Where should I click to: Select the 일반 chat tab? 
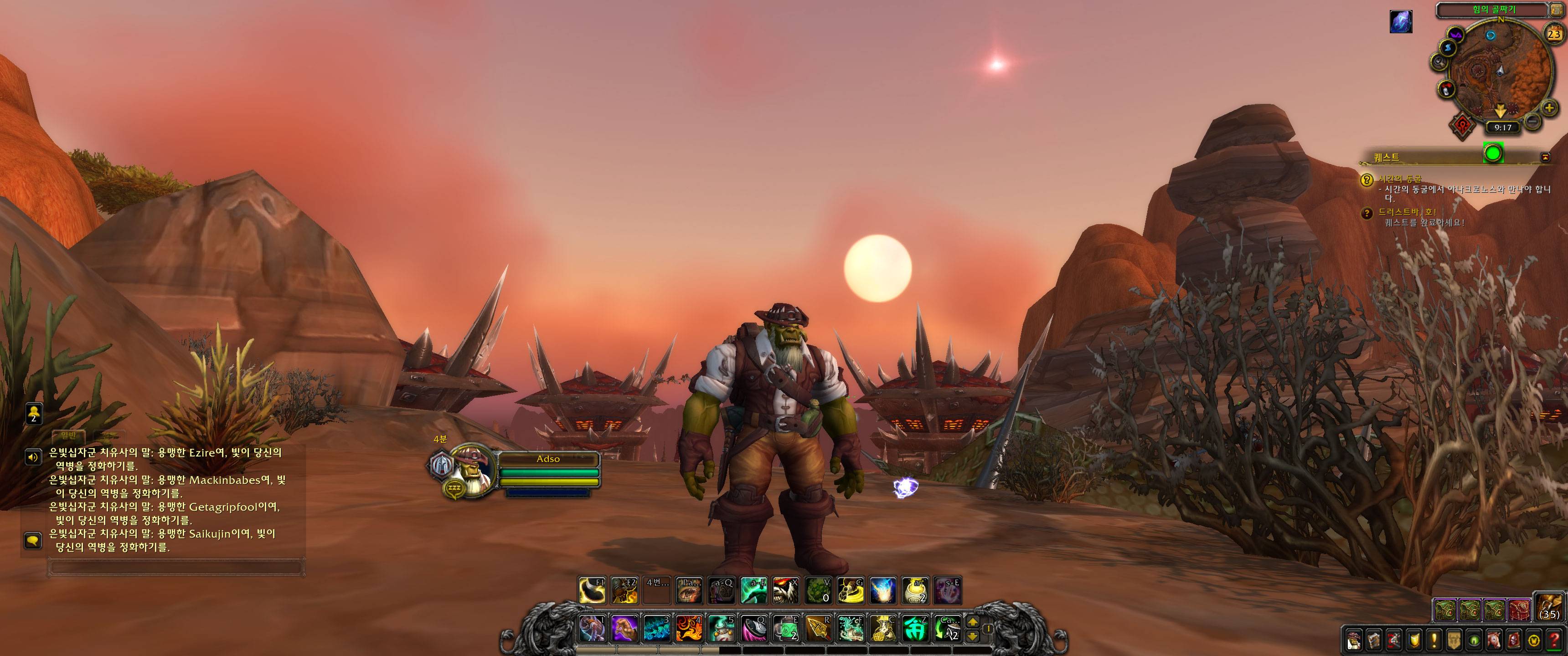click(x=68, y=436)
